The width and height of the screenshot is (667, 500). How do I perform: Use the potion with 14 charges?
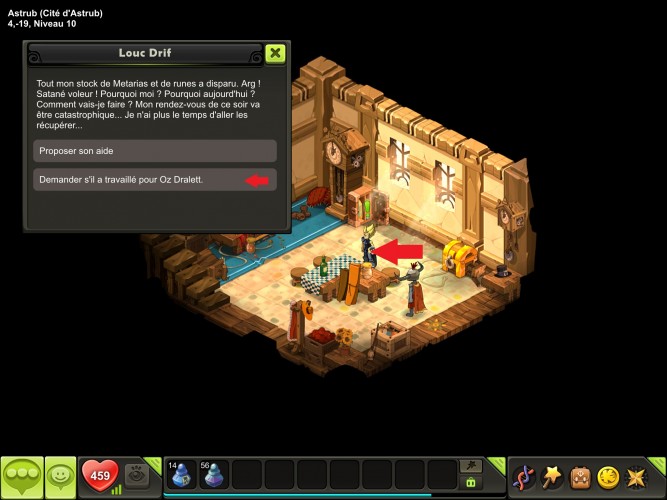point(182,475)
